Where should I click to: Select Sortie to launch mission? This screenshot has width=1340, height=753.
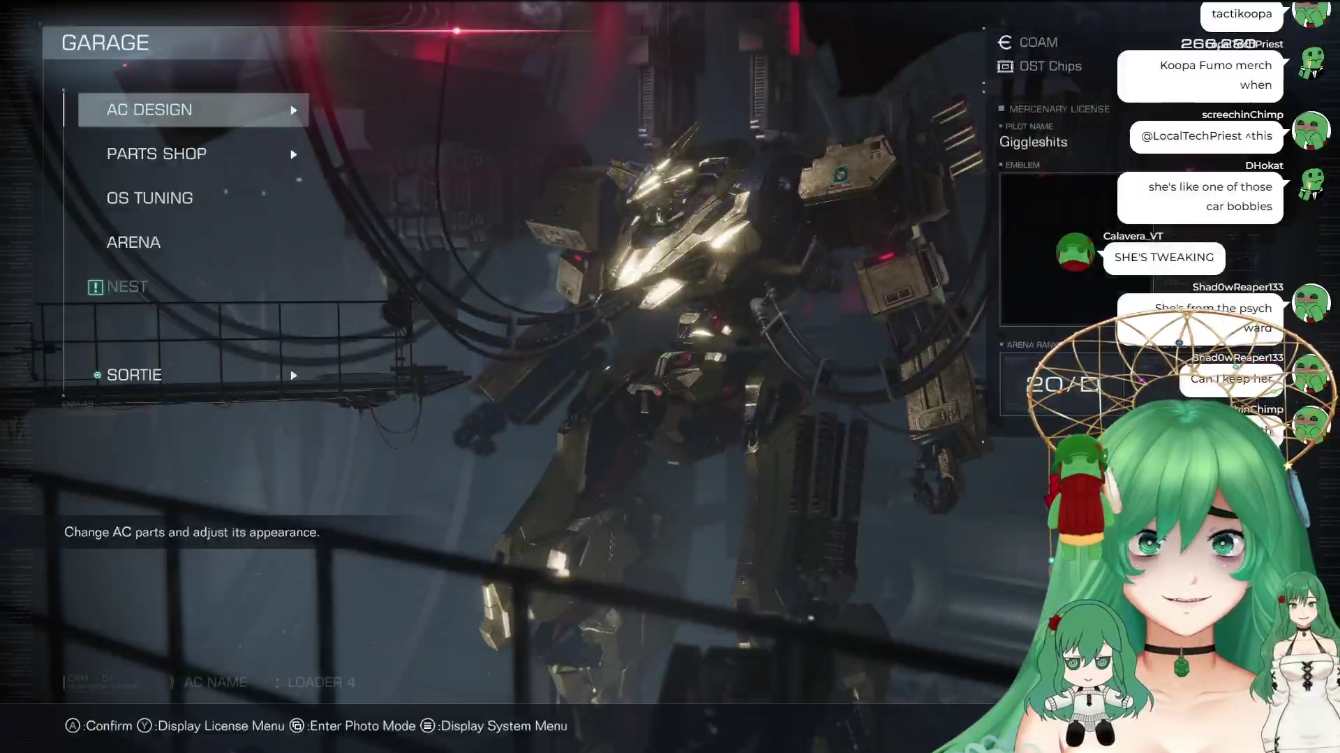pos(135,375)
